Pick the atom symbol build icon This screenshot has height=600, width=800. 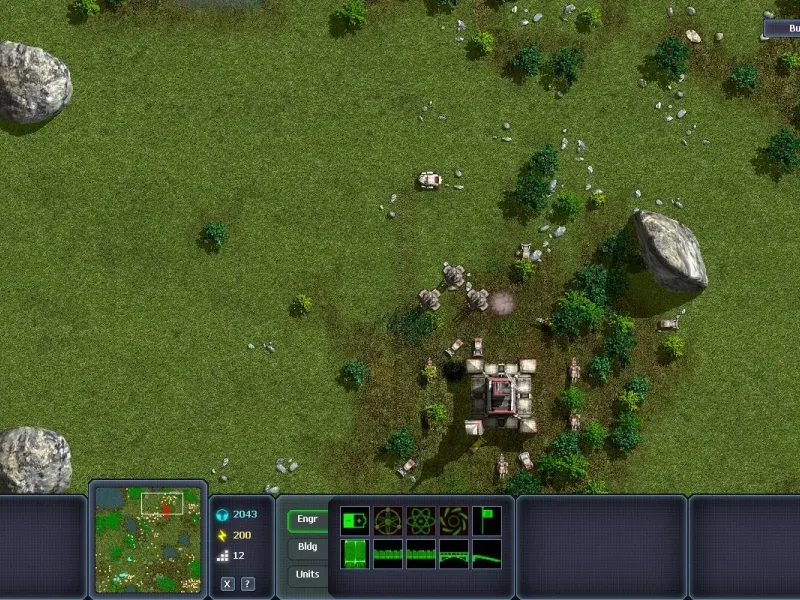click(x=420, y=520)
